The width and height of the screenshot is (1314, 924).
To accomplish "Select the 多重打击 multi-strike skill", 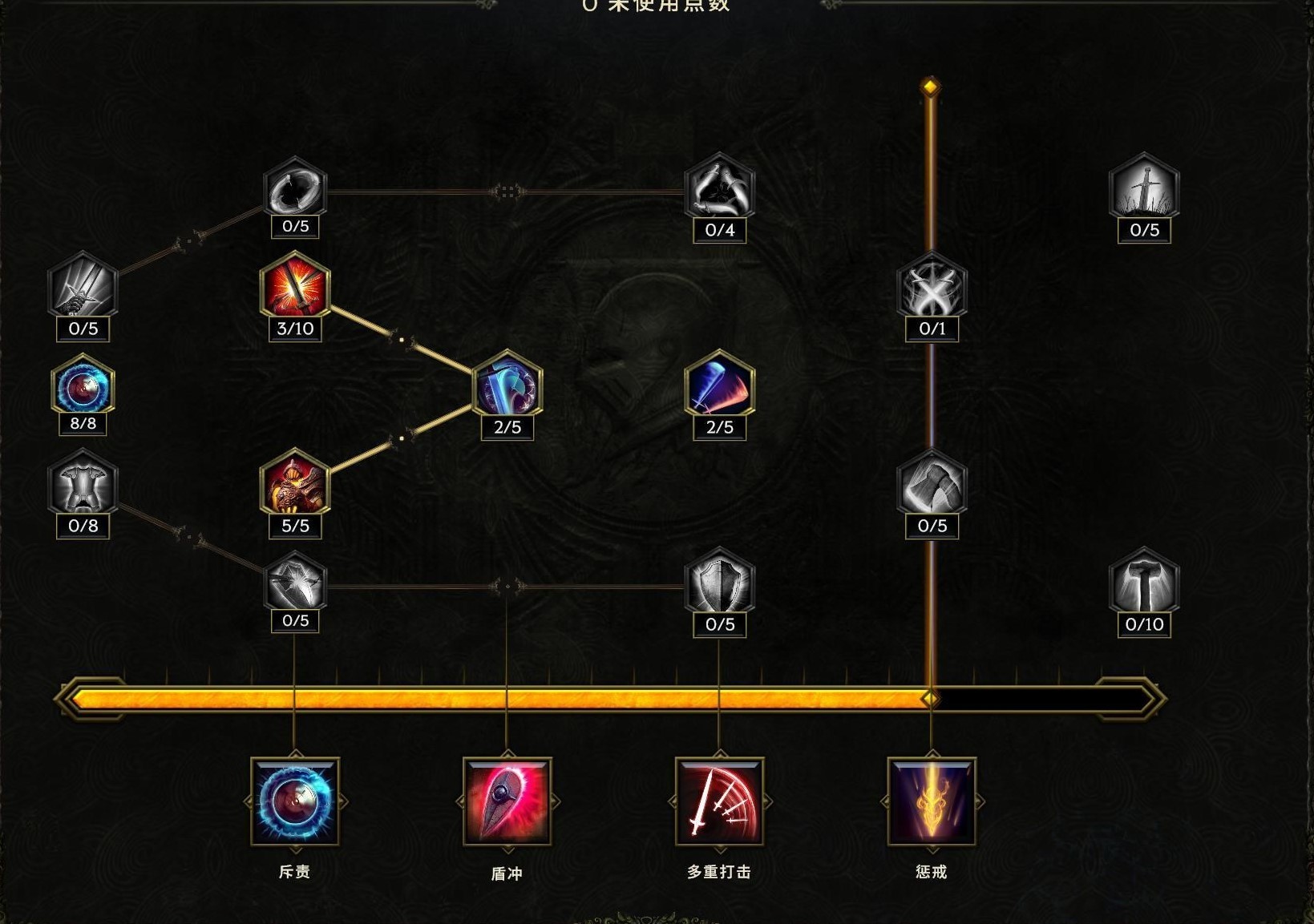I will click(x=719, y=805).
